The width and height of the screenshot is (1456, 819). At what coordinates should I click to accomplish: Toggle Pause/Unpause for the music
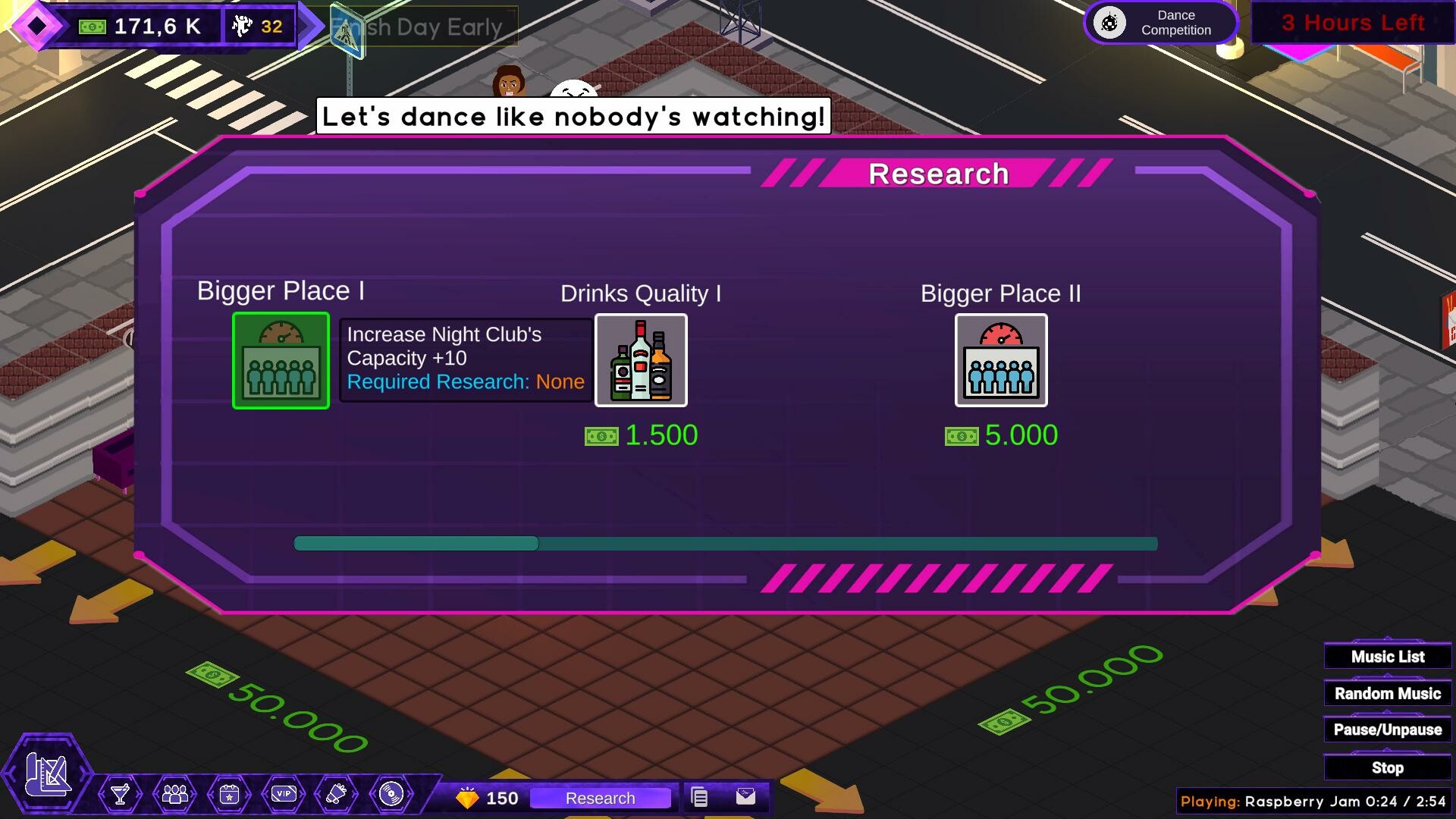click(x=1386, y=729)
